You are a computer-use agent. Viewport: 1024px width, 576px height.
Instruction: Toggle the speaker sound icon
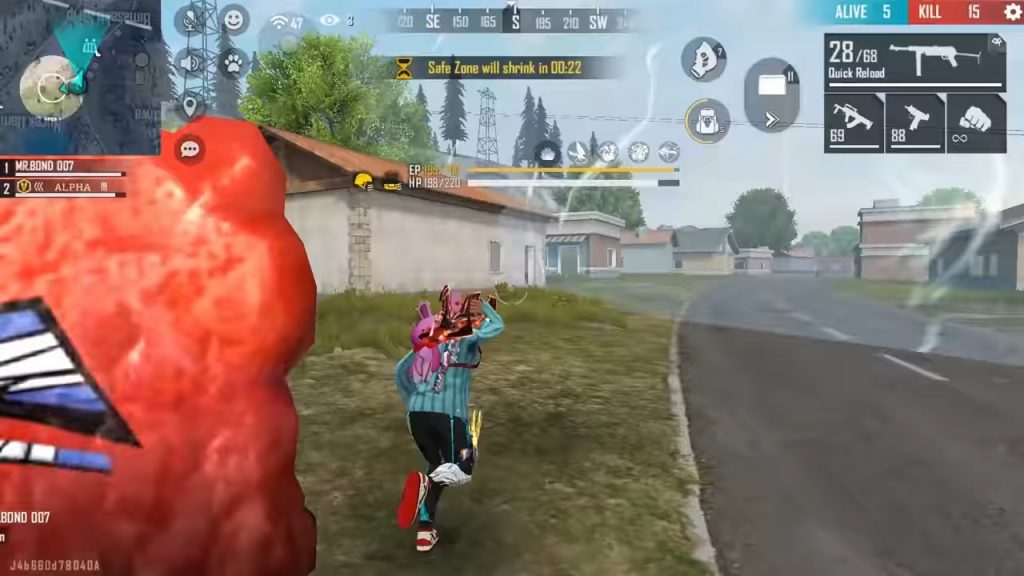click(189, 62)
